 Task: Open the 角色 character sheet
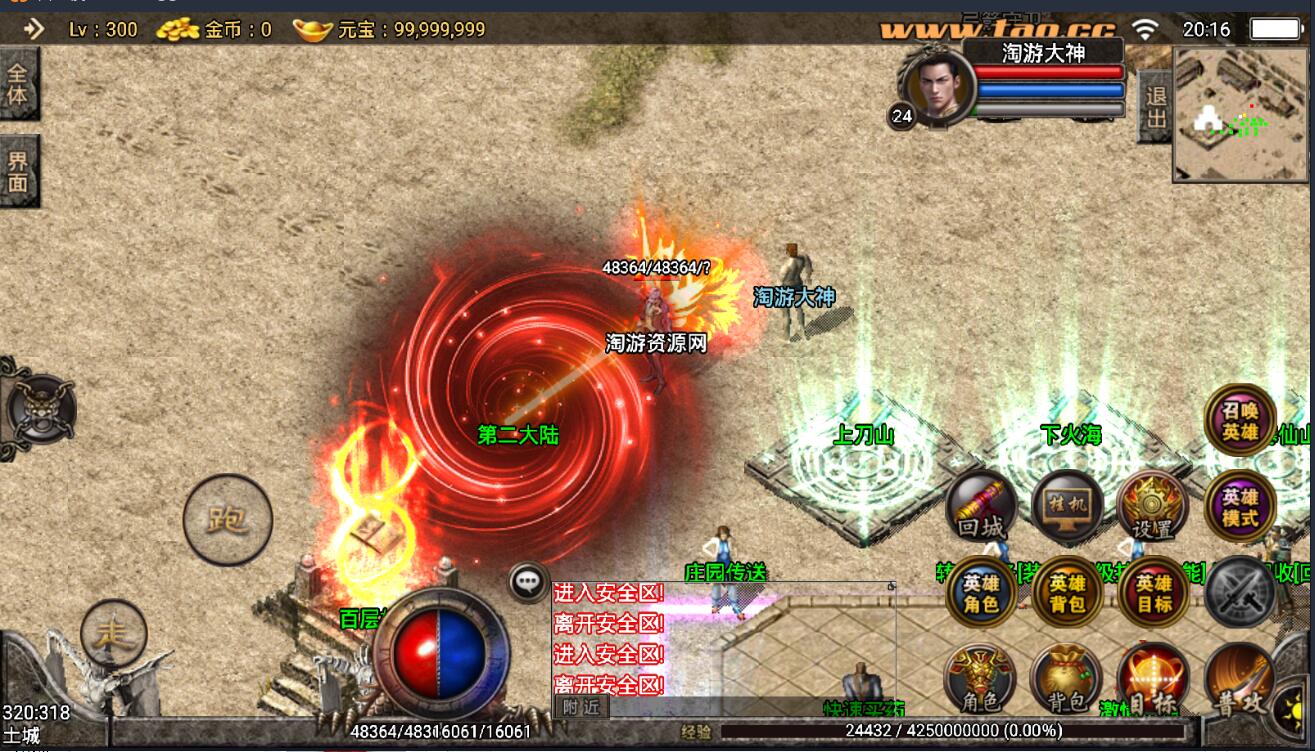tap(980, 680)
